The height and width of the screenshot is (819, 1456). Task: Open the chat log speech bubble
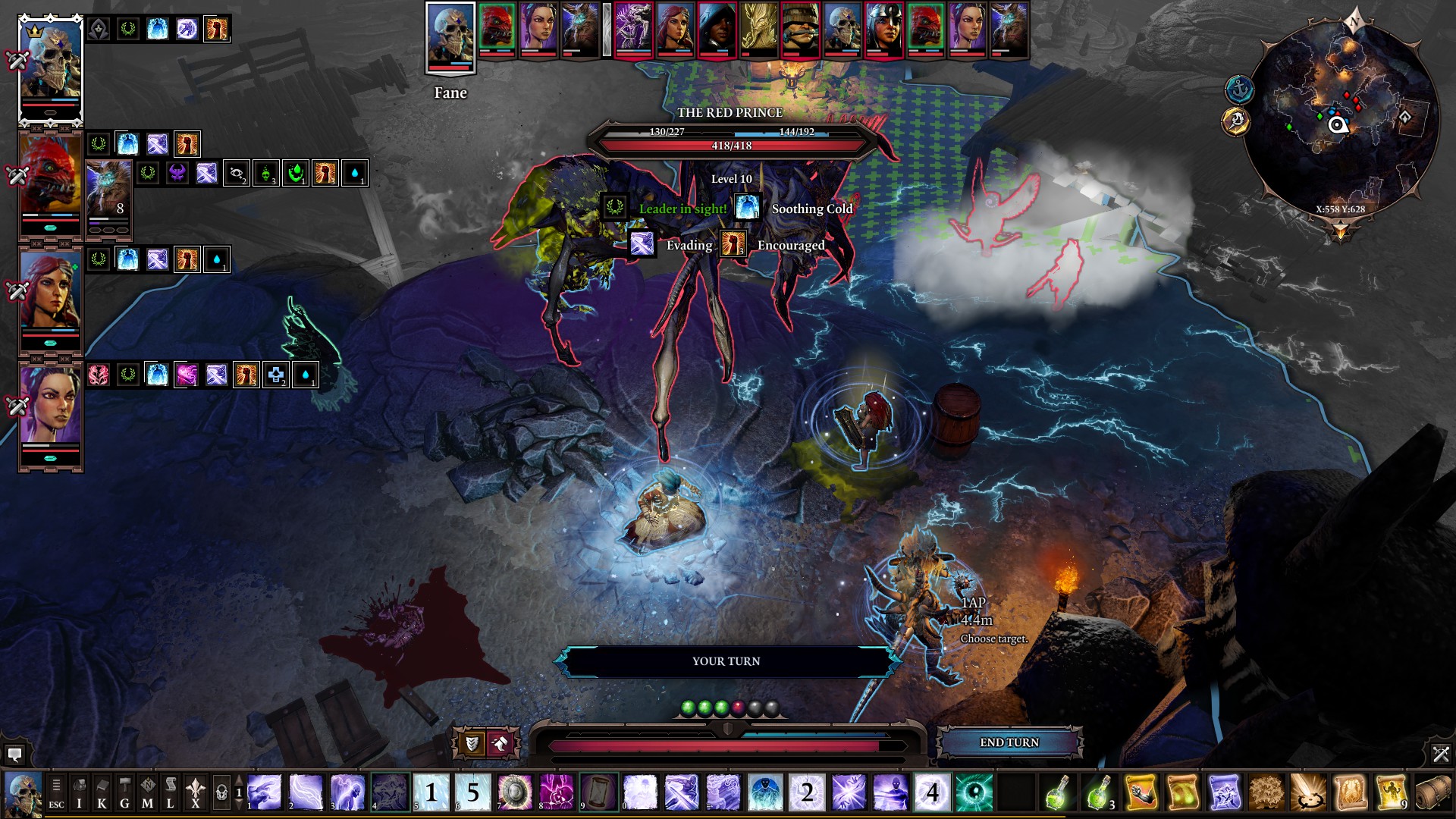tap(14, 754)
